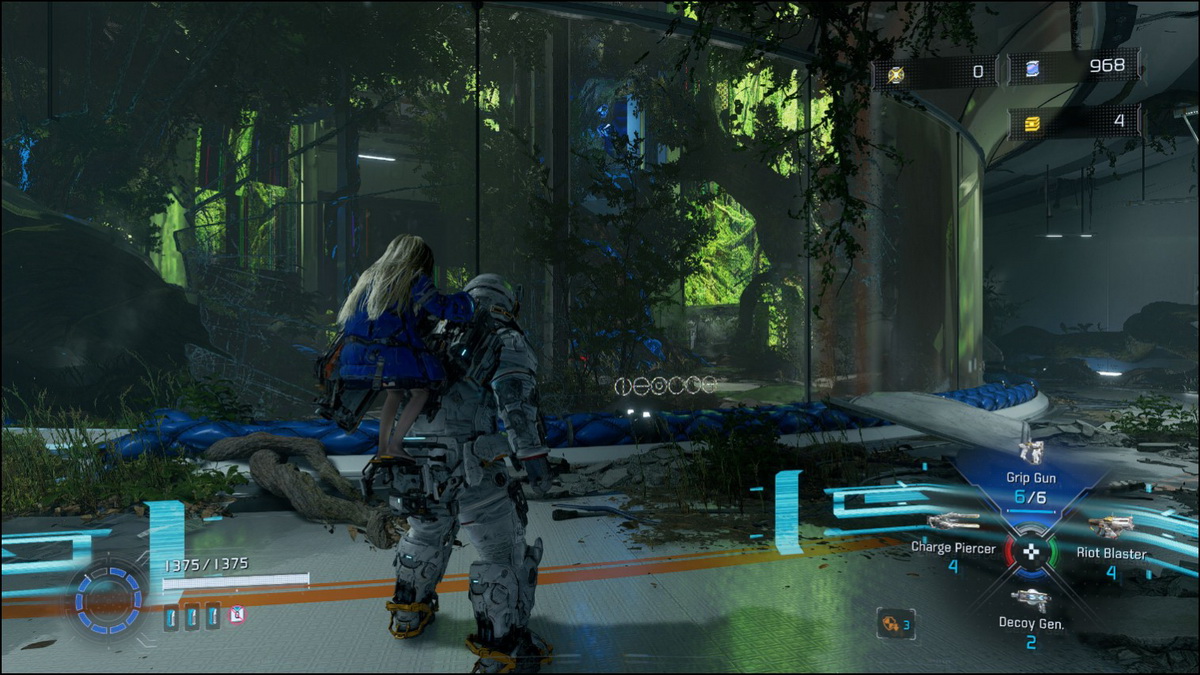Click the blue segmented circular gauge
The height and width of the screenshot is (675, 1200).
tap(107, 599)
